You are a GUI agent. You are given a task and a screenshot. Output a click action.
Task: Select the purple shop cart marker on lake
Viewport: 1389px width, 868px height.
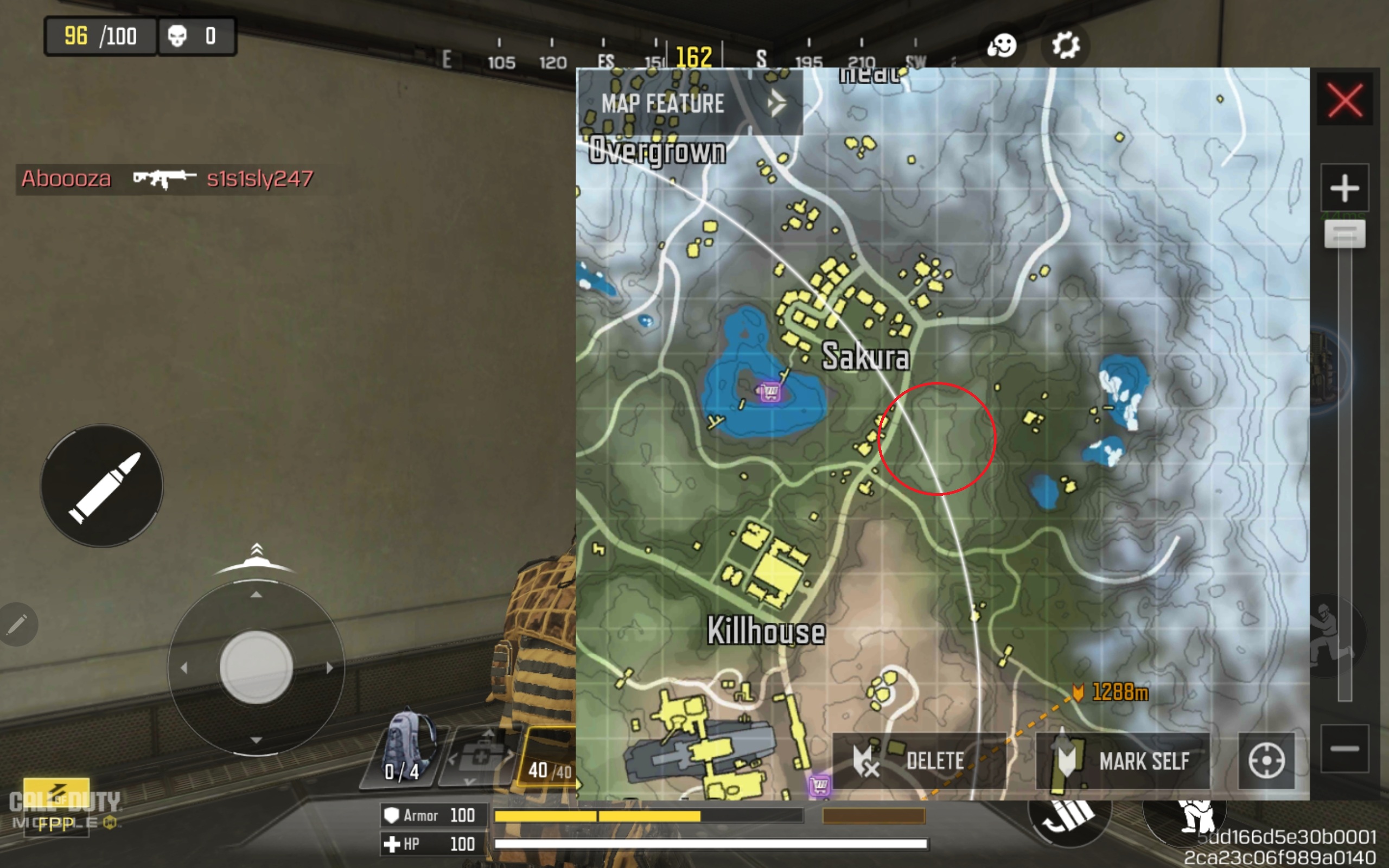point(770,393)
